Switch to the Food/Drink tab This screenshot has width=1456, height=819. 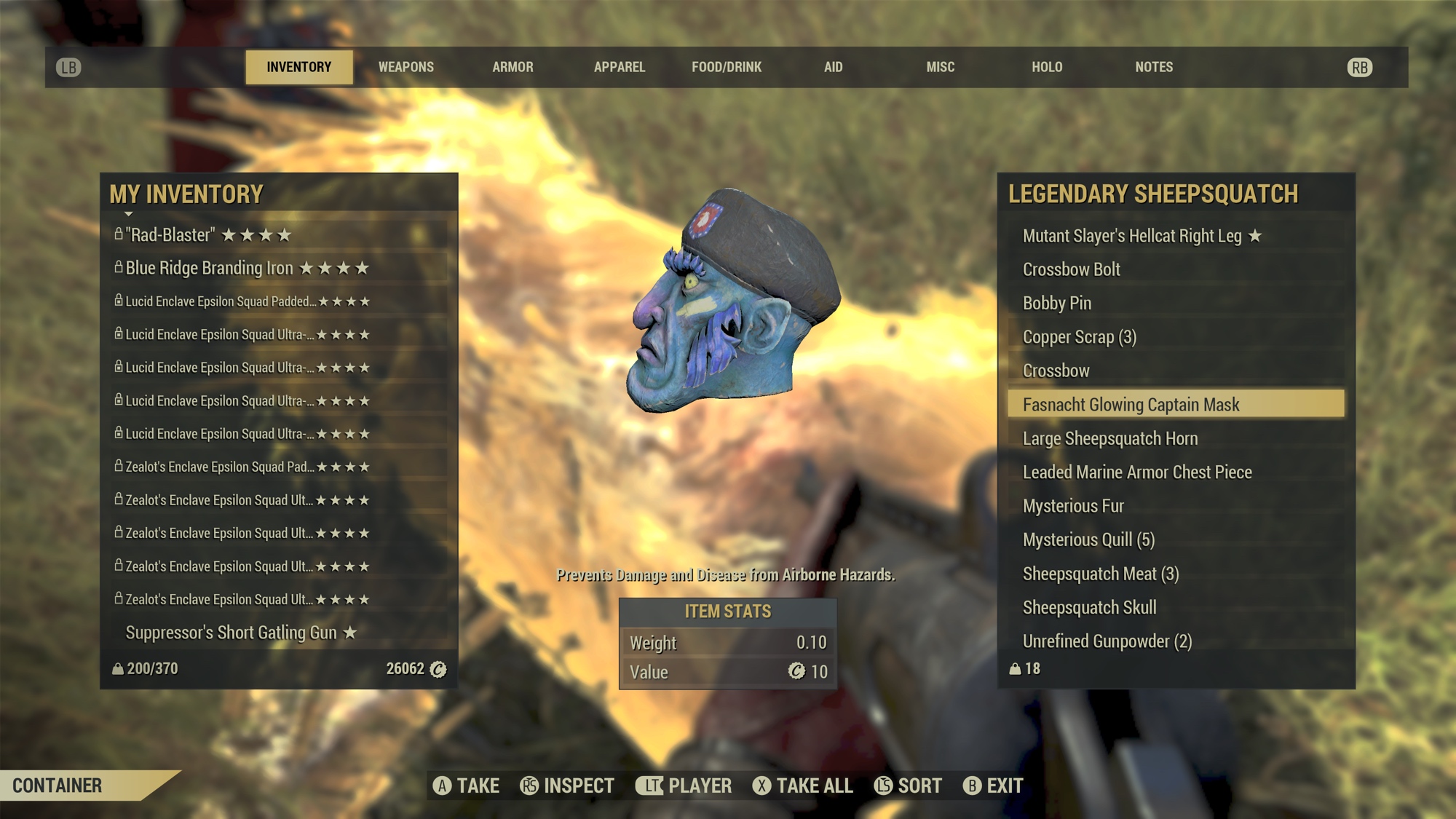click(726, 67)
